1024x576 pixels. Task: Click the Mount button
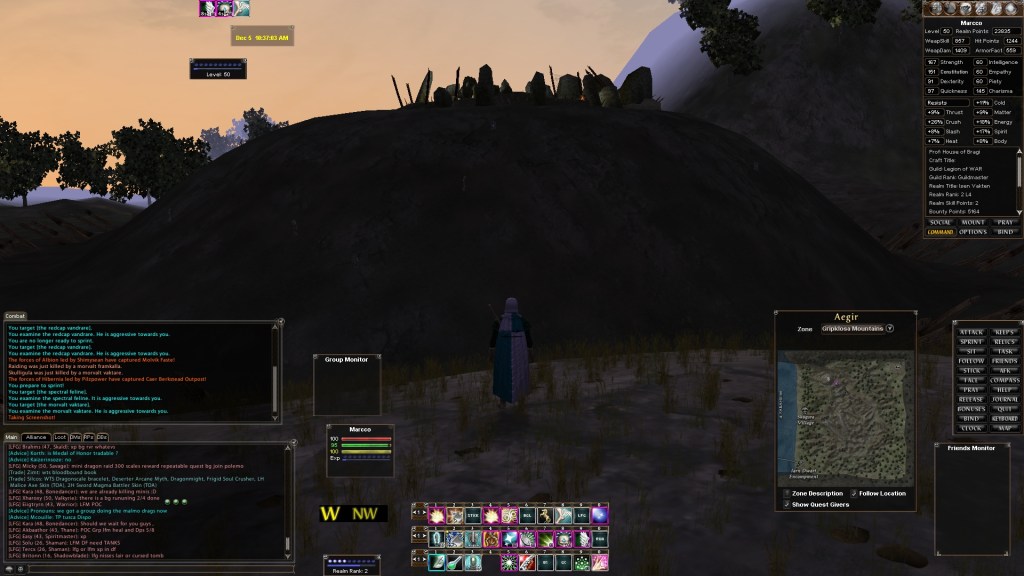click(x=973, y=222)
